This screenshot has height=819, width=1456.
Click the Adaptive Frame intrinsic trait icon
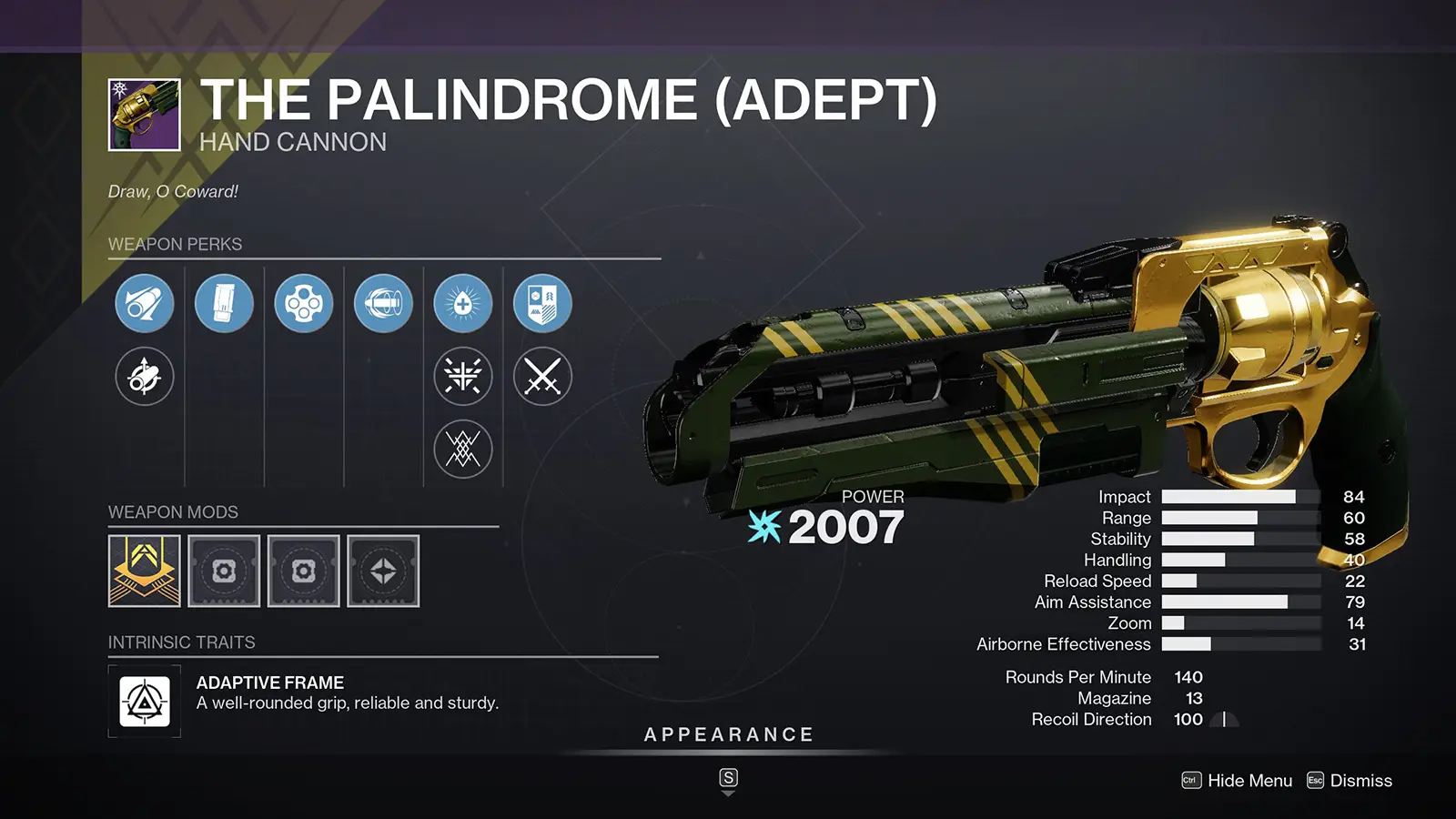pos(147,700)
